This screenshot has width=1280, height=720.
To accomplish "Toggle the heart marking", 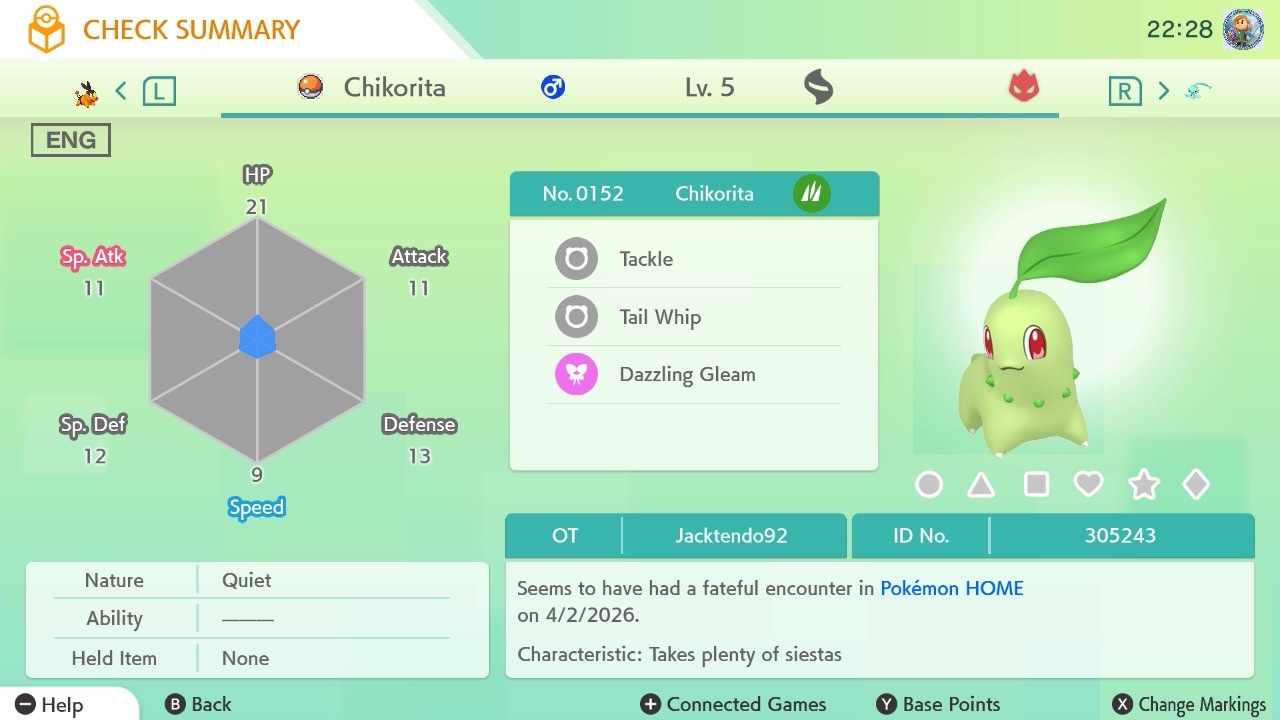I will tap(1088, 485).
